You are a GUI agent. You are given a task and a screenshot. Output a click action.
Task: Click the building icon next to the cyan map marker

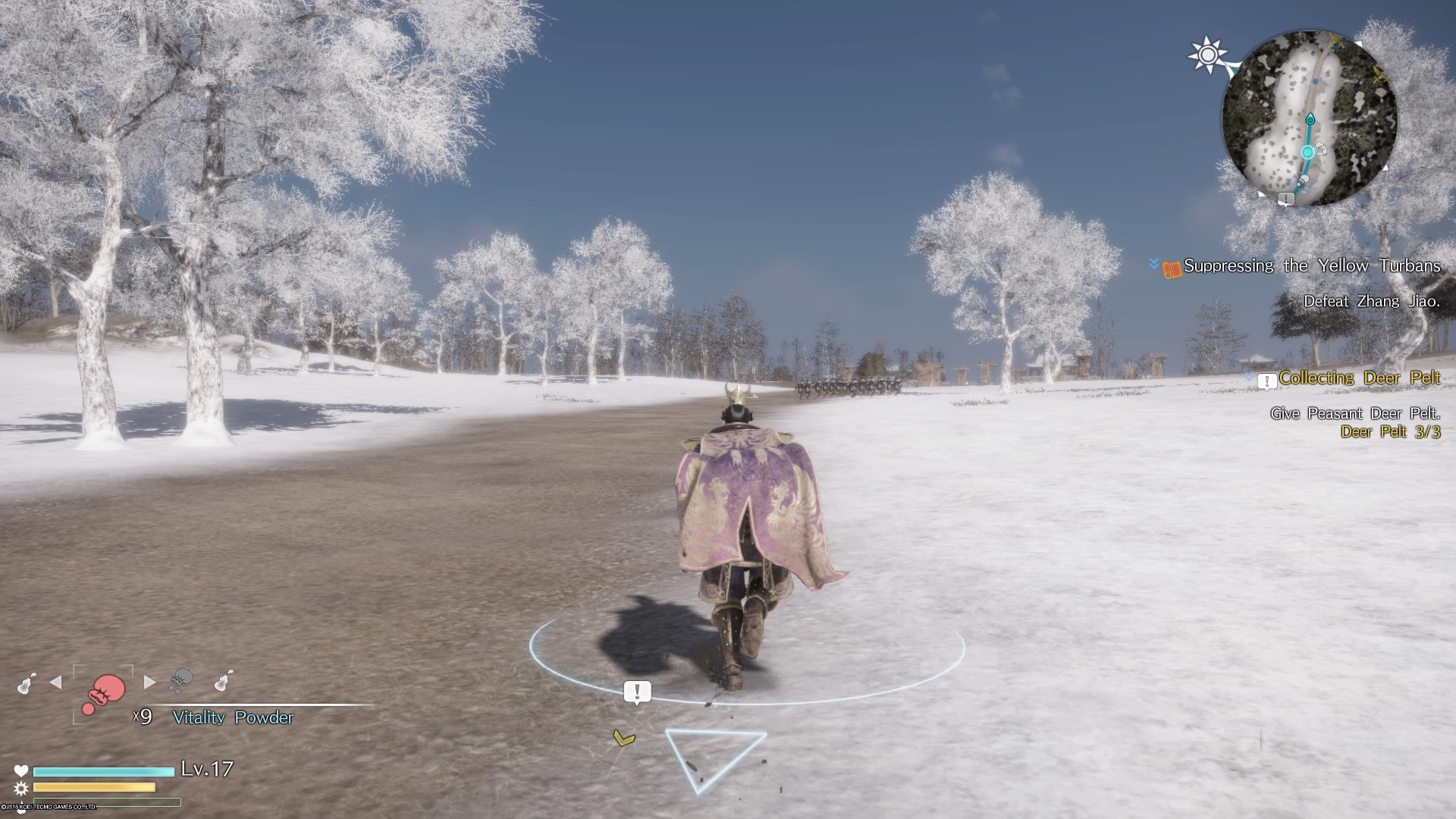coord(1321,150)
